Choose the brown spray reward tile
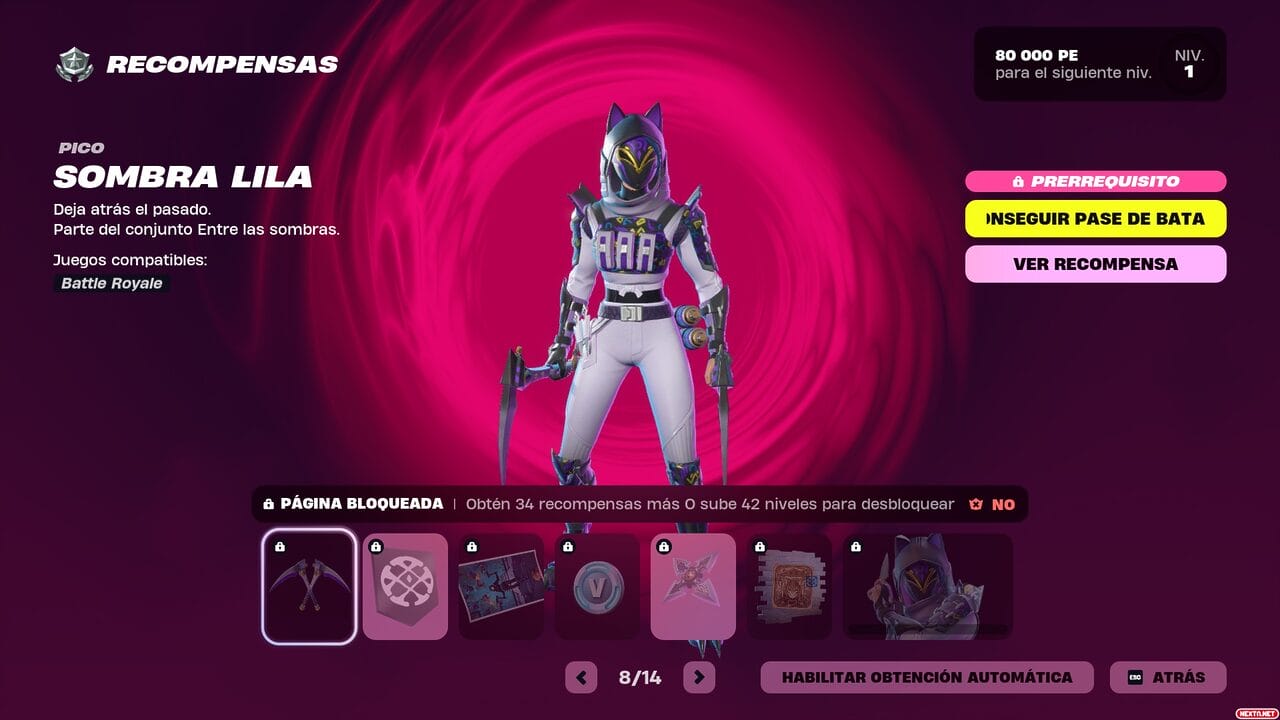The image size is (1280, 720). pyautogui.click(x=789, y=586)
